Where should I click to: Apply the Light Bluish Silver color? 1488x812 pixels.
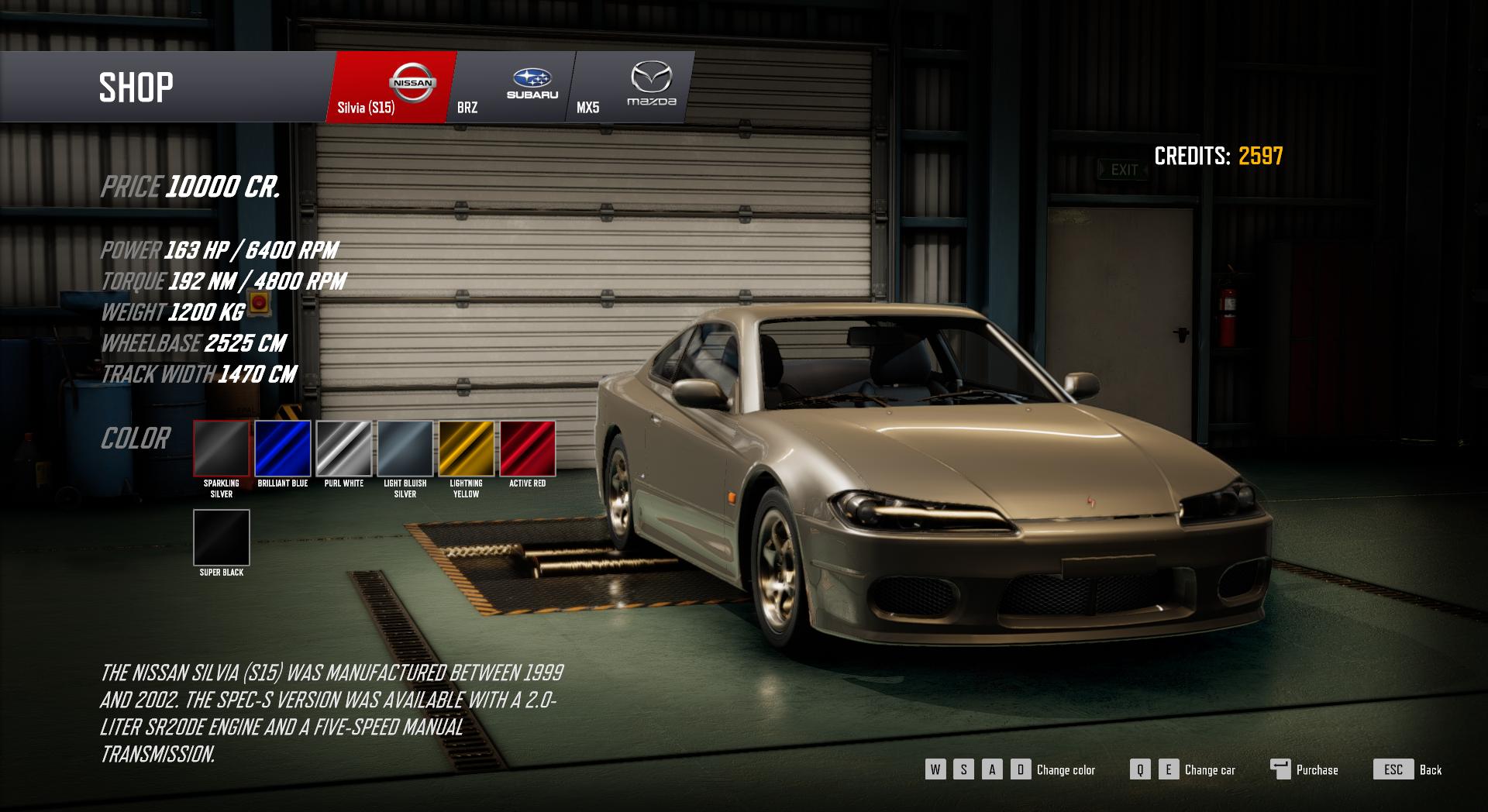coord(405,449)
